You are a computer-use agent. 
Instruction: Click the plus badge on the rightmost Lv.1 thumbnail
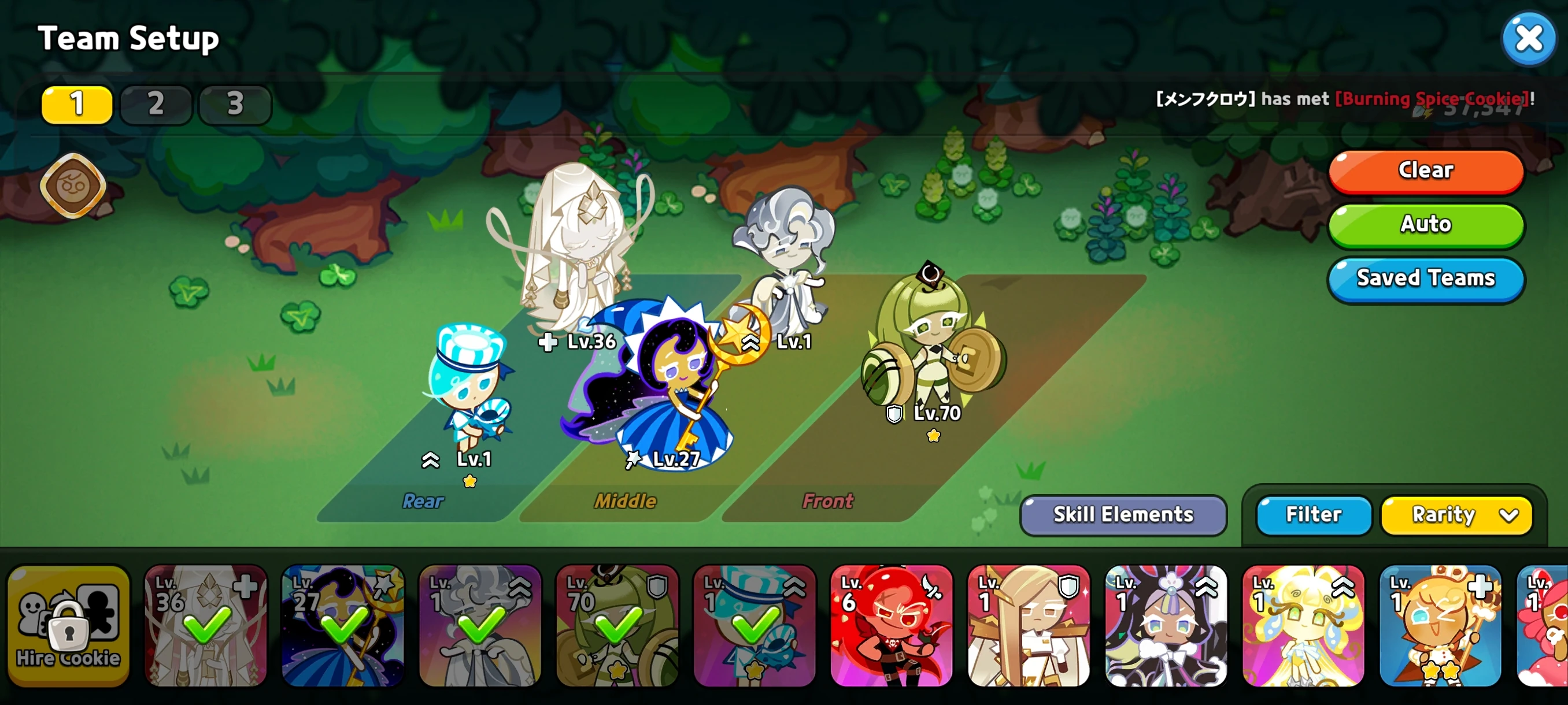coord(1480,588)
